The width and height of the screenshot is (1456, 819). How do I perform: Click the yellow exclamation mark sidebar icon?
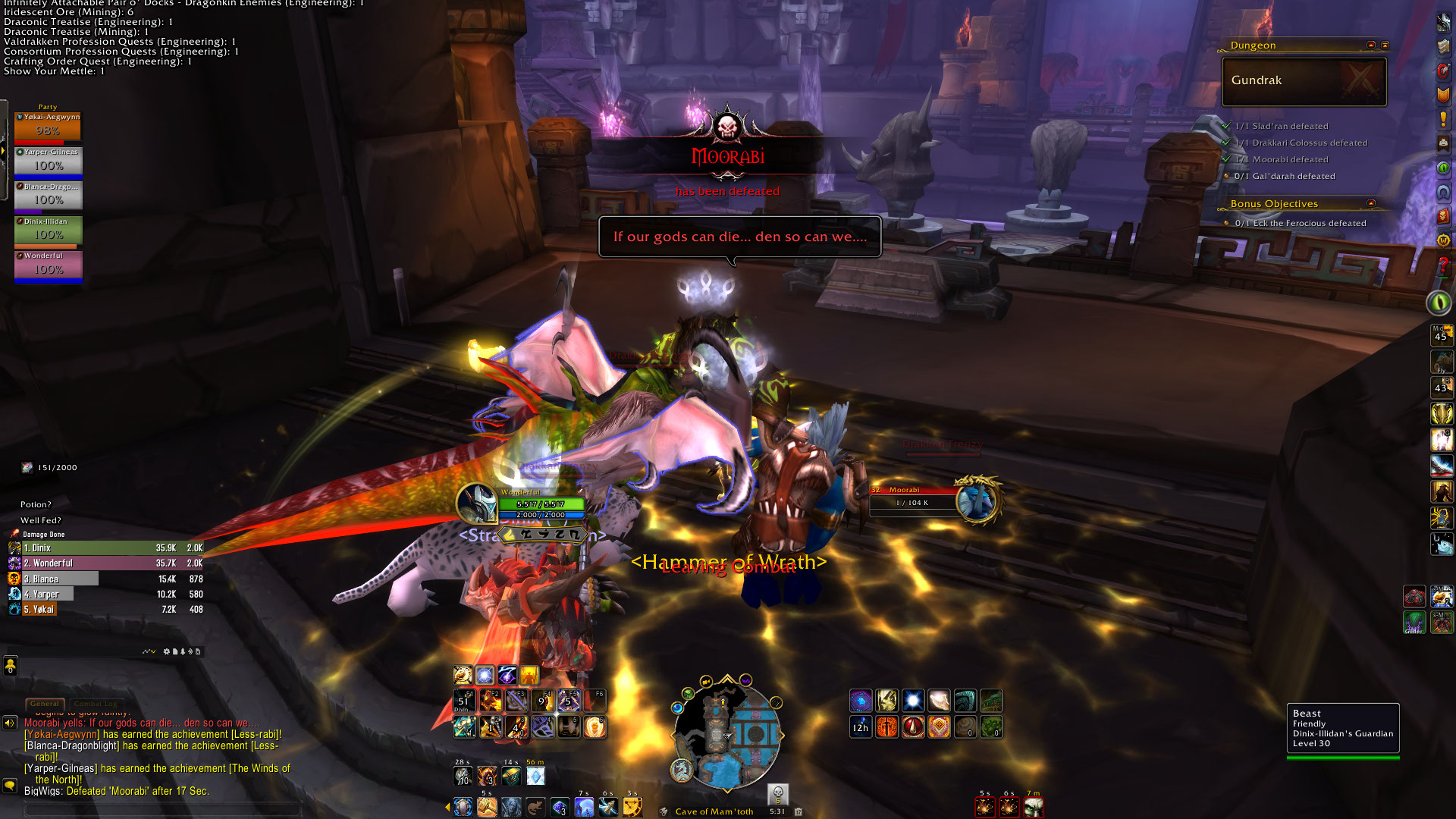(1443, 119)
